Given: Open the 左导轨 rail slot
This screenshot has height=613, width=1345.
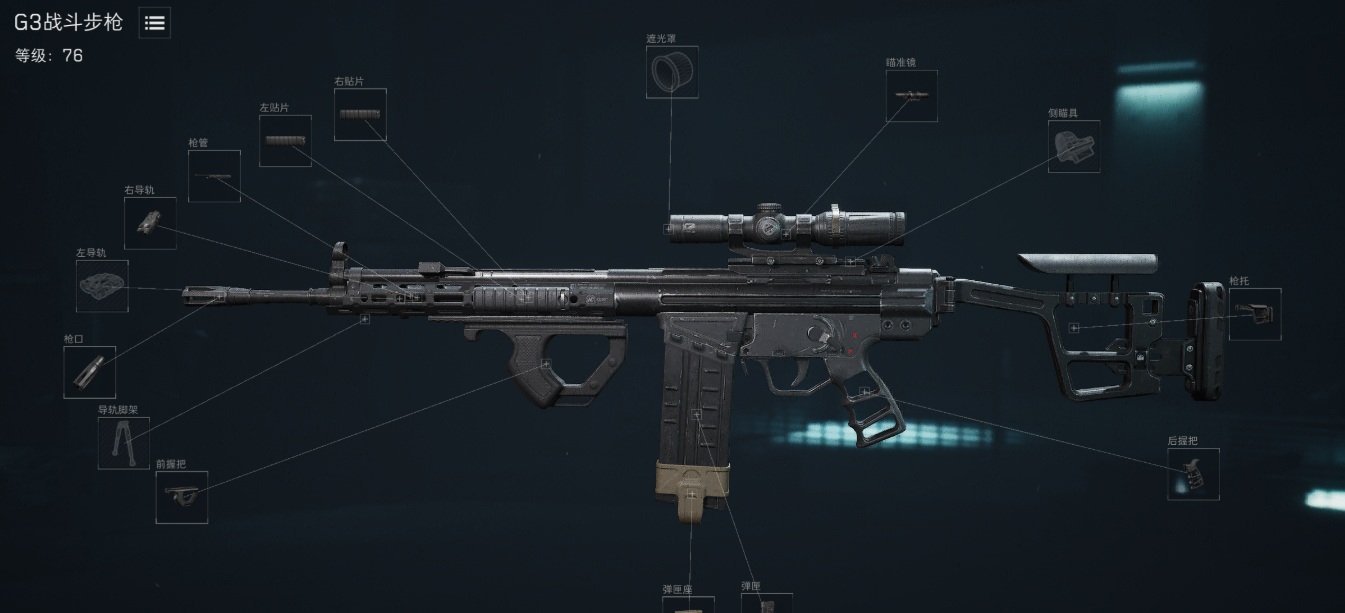Looking at the screenshot, I should [x=102, y=286].
